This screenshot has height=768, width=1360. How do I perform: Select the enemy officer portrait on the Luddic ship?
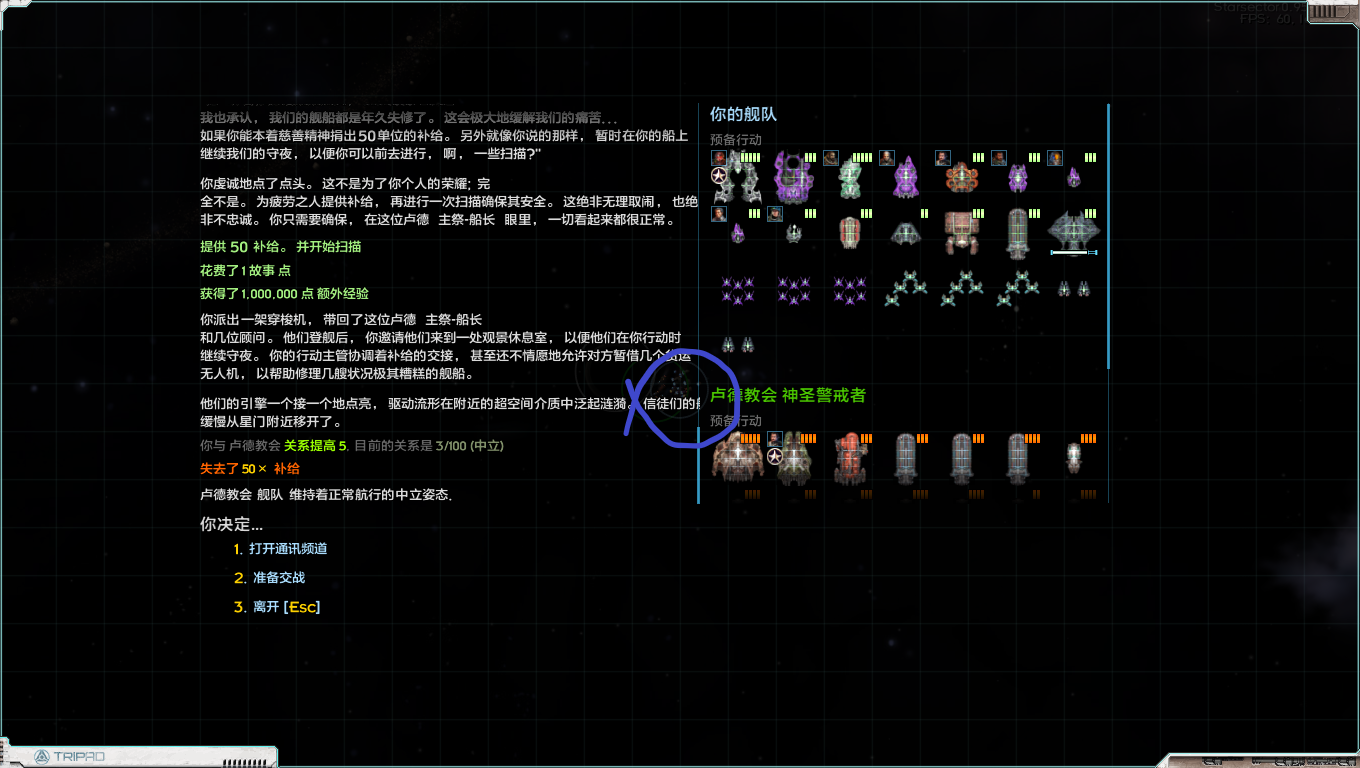click(x=774, y=438)
